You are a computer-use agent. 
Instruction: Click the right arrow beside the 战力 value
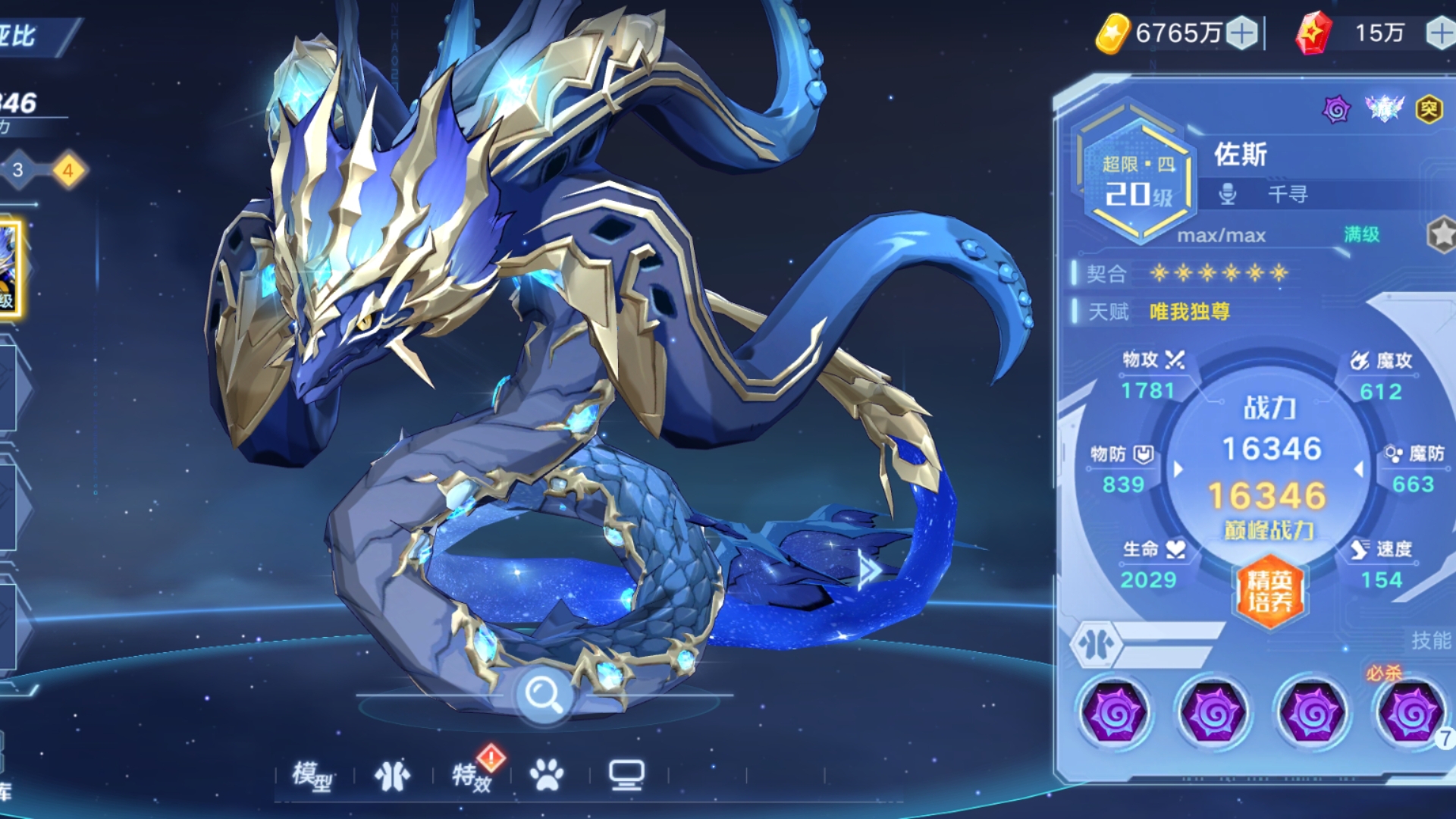click(1358, 469)
